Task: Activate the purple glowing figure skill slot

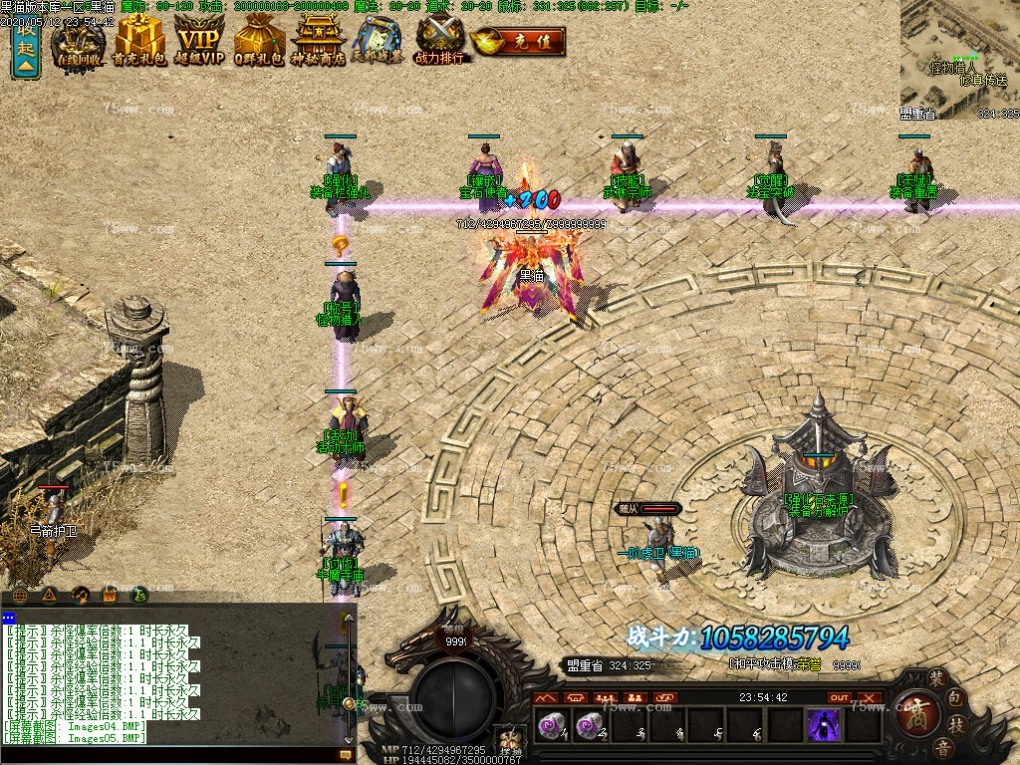Action: [x=824, y=726]
